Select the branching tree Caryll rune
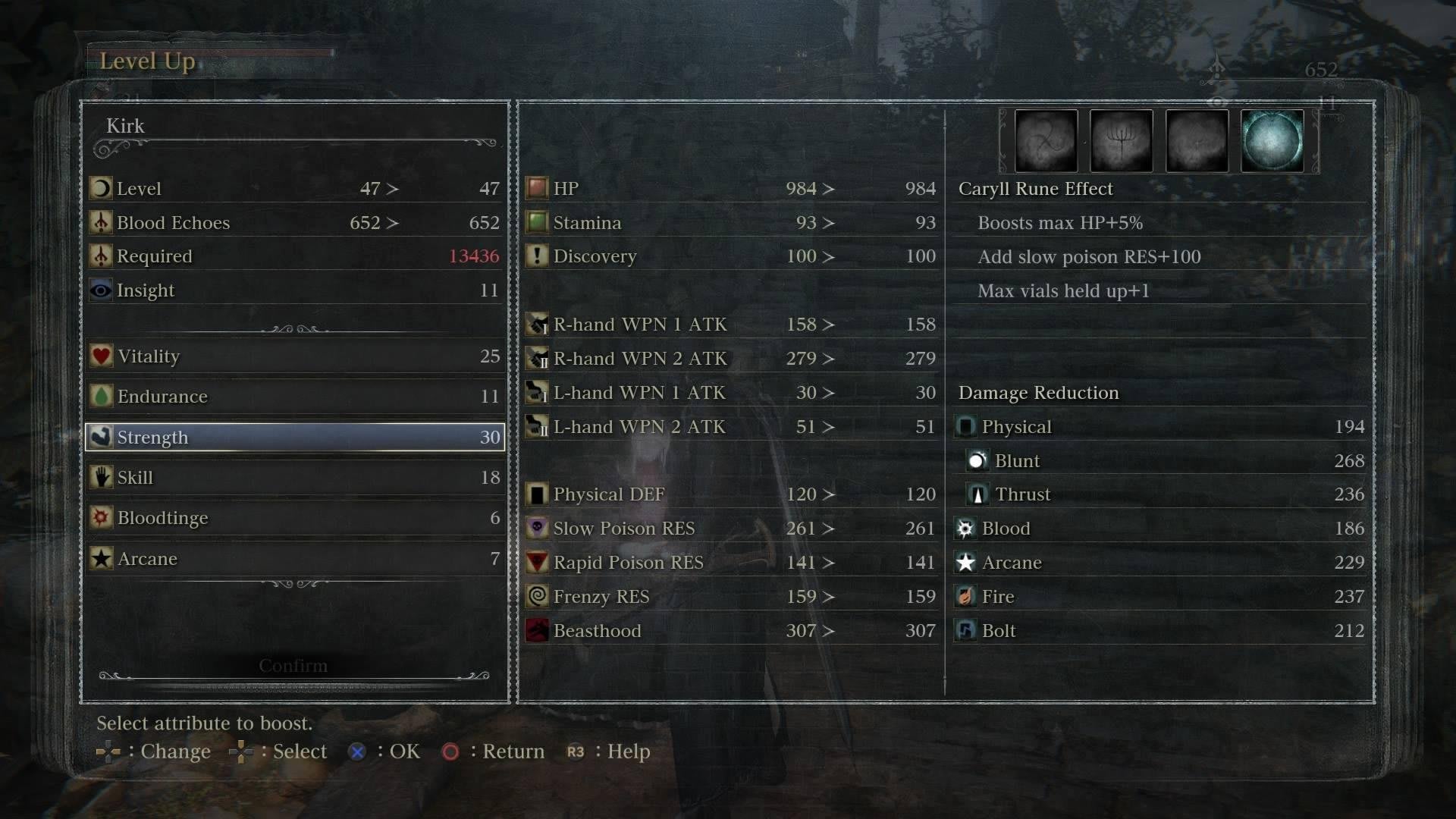Screen dimensions: 1456x819 [1121, 141]
